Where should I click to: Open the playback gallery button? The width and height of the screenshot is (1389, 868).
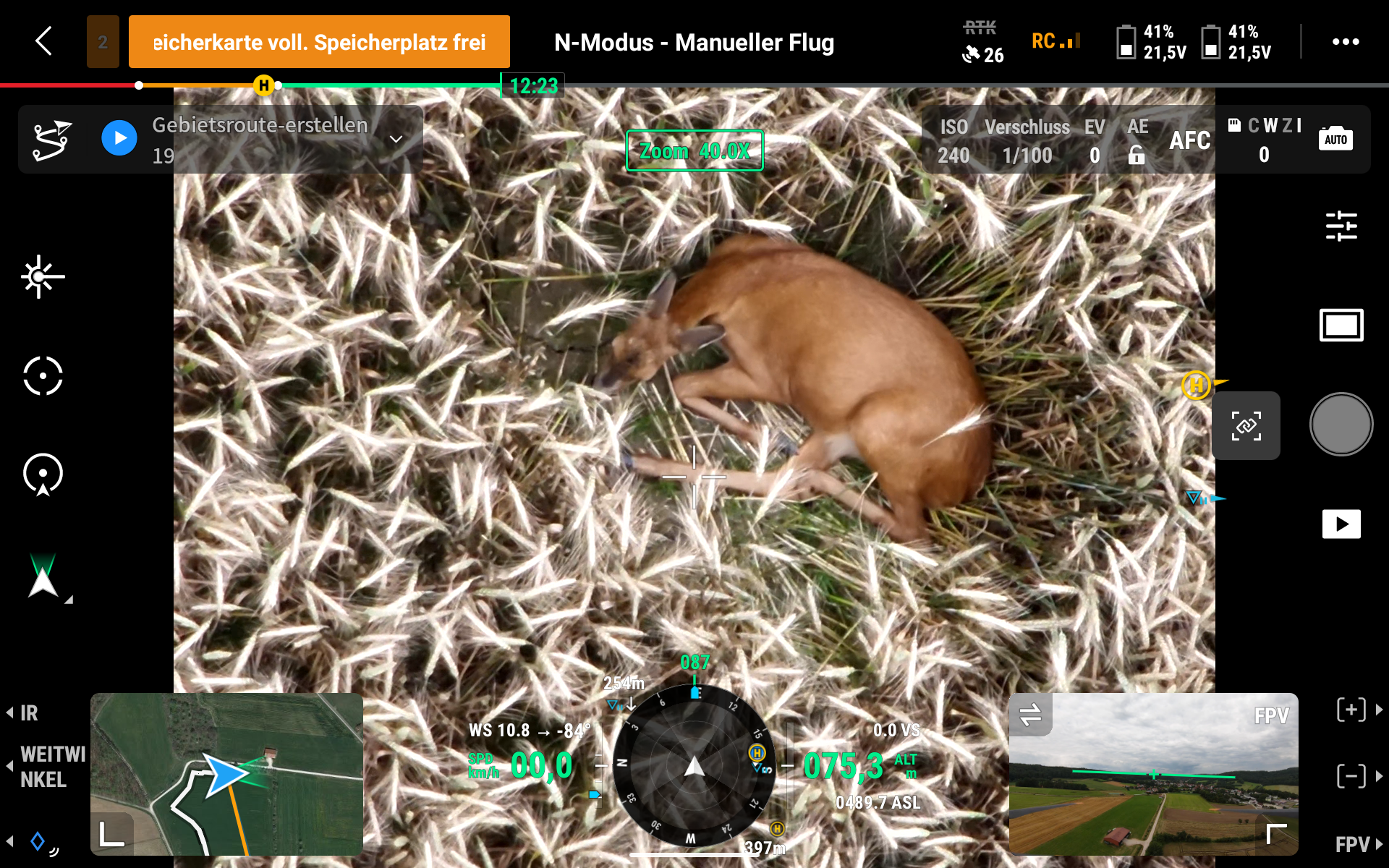tap(1341, 524)
